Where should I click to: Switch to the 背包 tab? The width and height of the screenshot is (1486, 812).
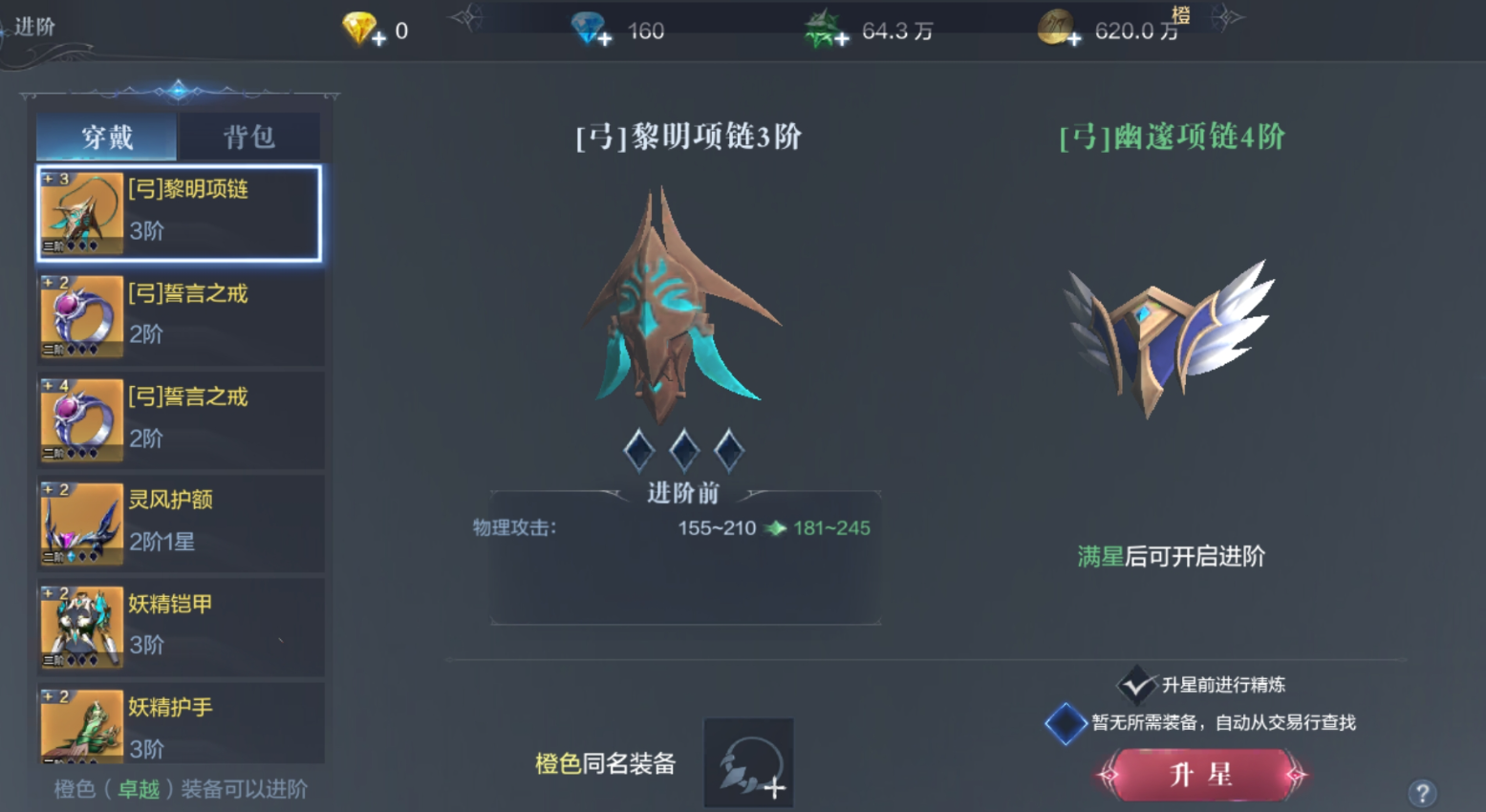pos(248,137)
